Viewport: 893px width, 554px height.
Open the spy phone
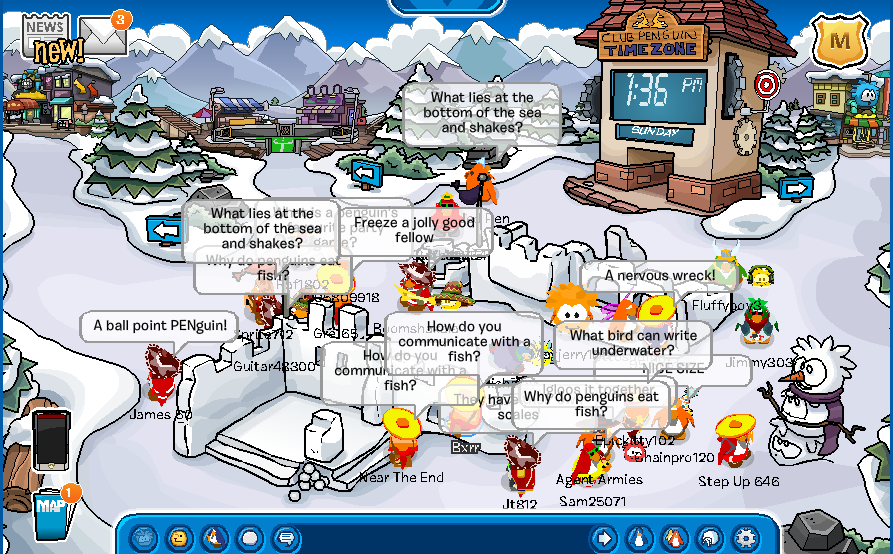(51, 438)
